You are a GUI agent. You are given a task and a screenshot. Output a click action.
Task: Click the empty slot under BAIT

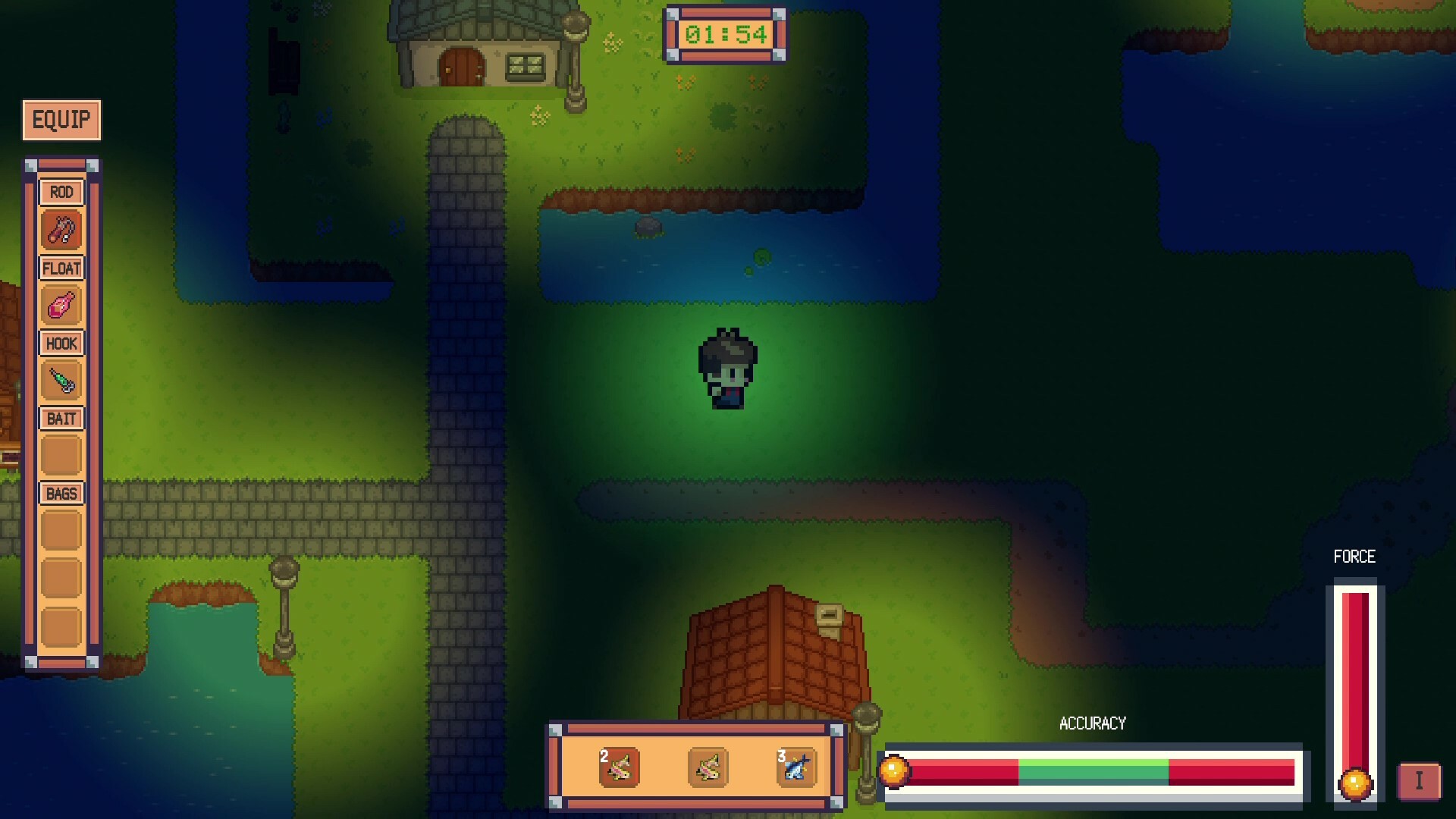click(61, 455)
